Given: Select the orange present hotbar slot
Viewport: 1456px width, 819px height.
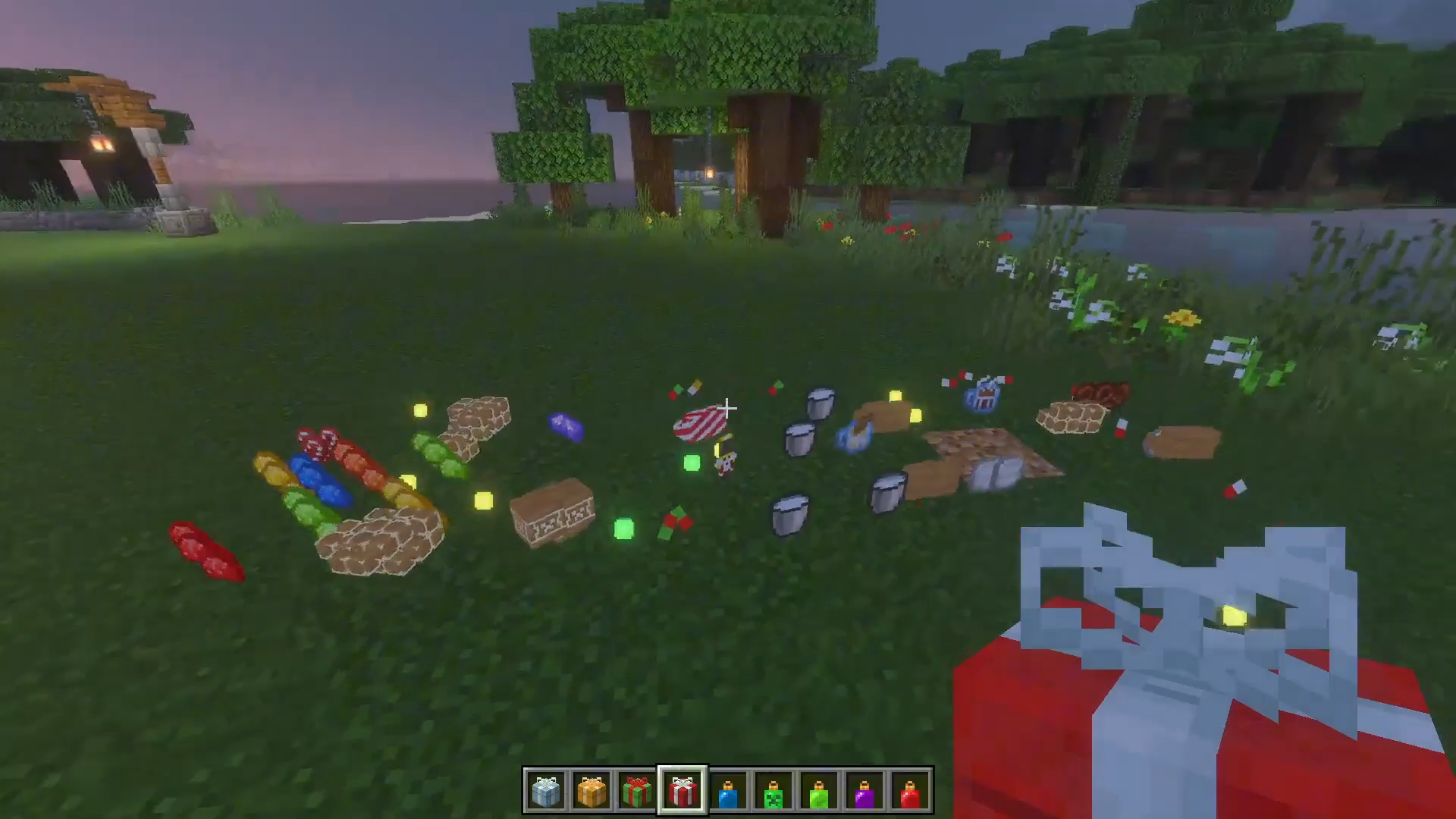Looking at the screenshot, I should coord(591,792).
